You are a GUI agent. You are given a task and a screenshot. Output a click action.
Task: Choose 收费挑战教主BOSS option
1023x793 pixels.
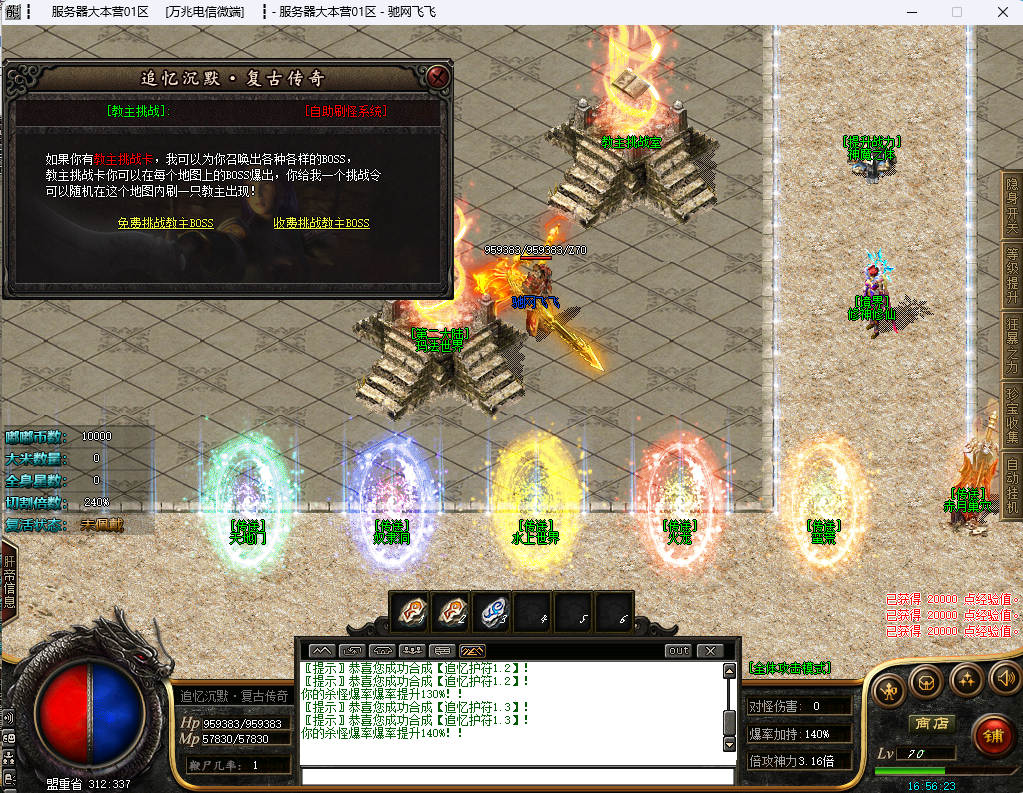(x=321, y=223)
